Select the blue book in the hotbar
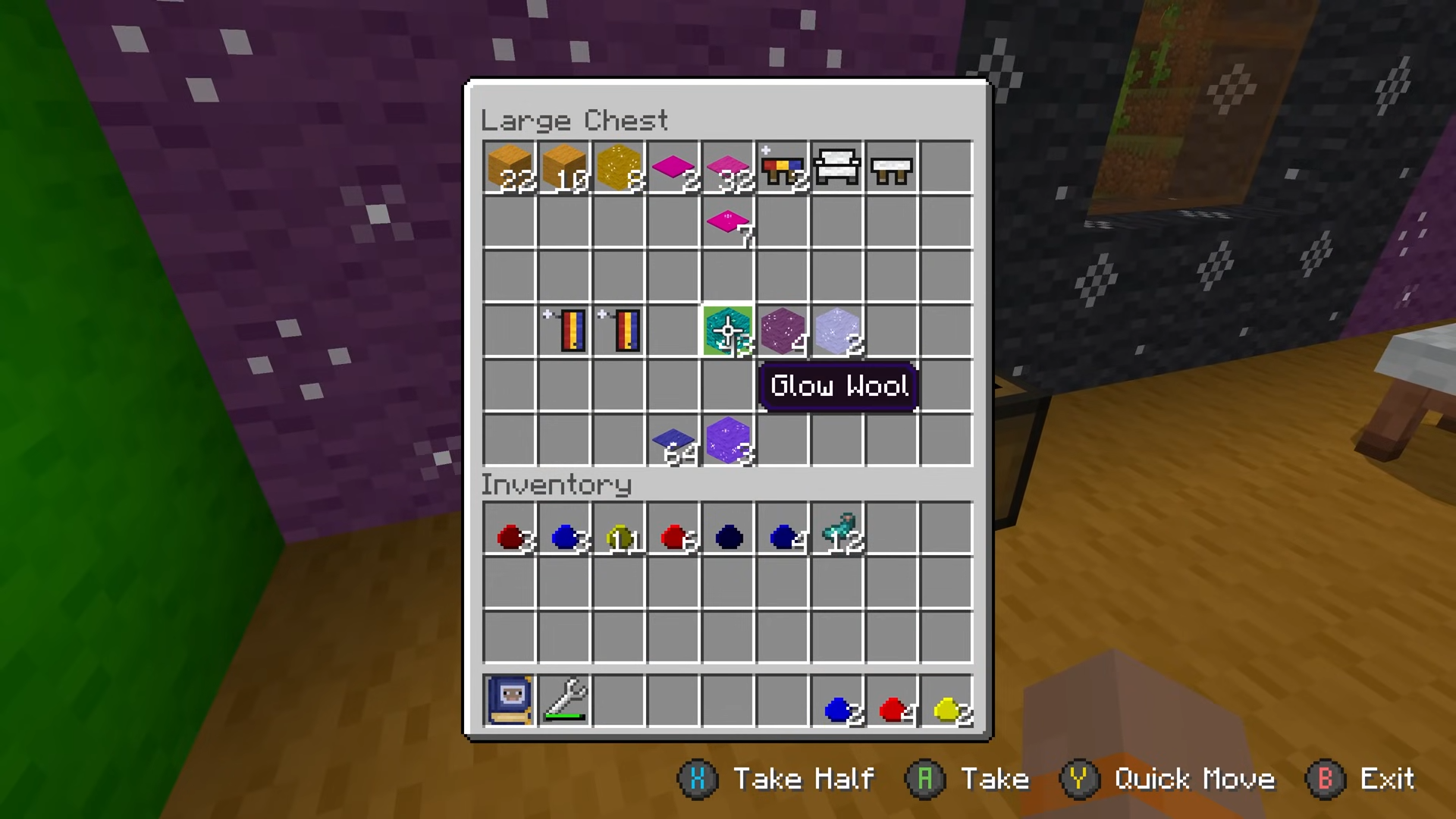1456x819 pixels. point(510,701)
